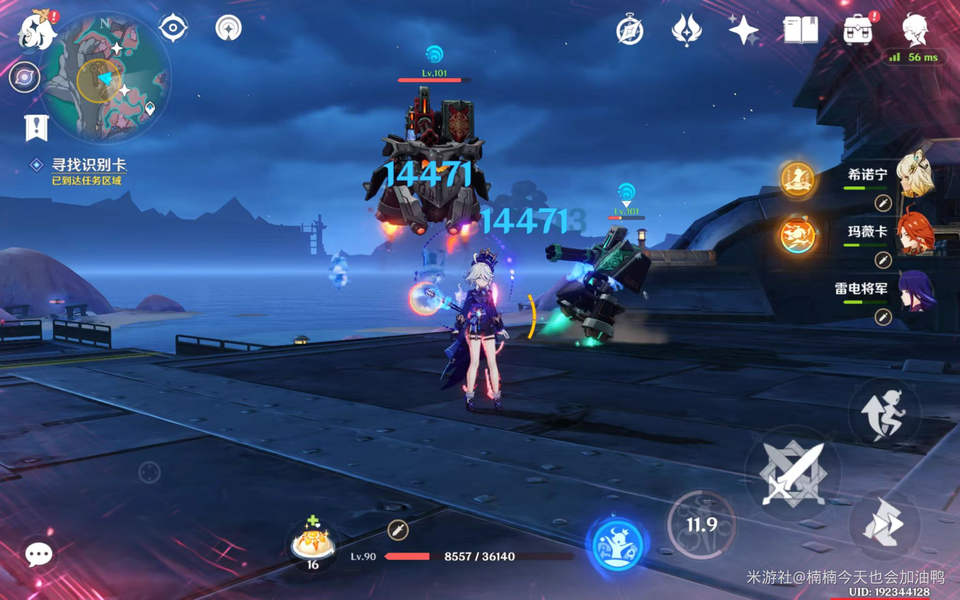Trigger 玛薇卡's glowing elemental burst icon

click(798, 236)
